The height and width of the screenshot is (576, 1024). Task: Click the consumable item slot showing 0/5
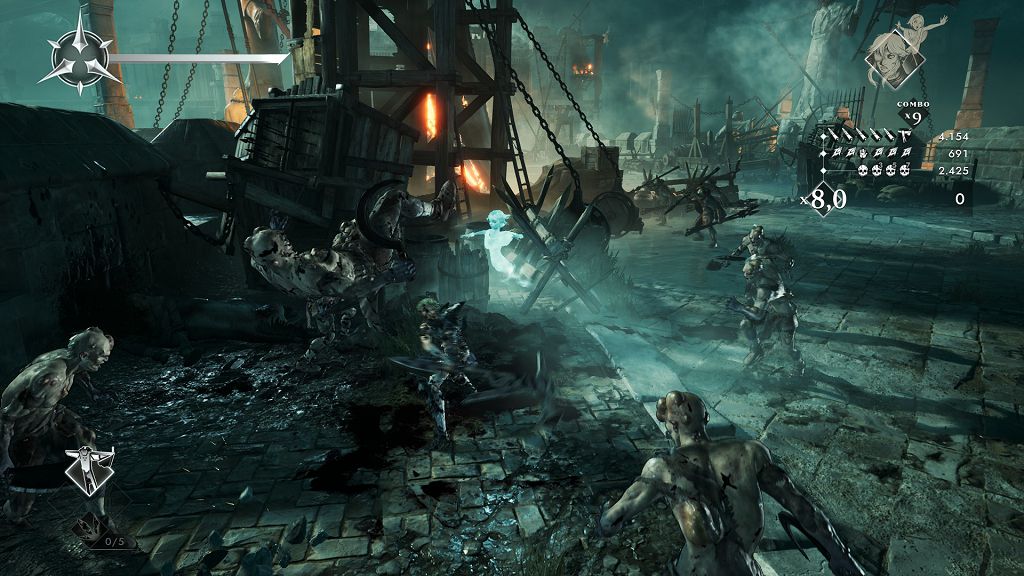click(x=98, y=532)
